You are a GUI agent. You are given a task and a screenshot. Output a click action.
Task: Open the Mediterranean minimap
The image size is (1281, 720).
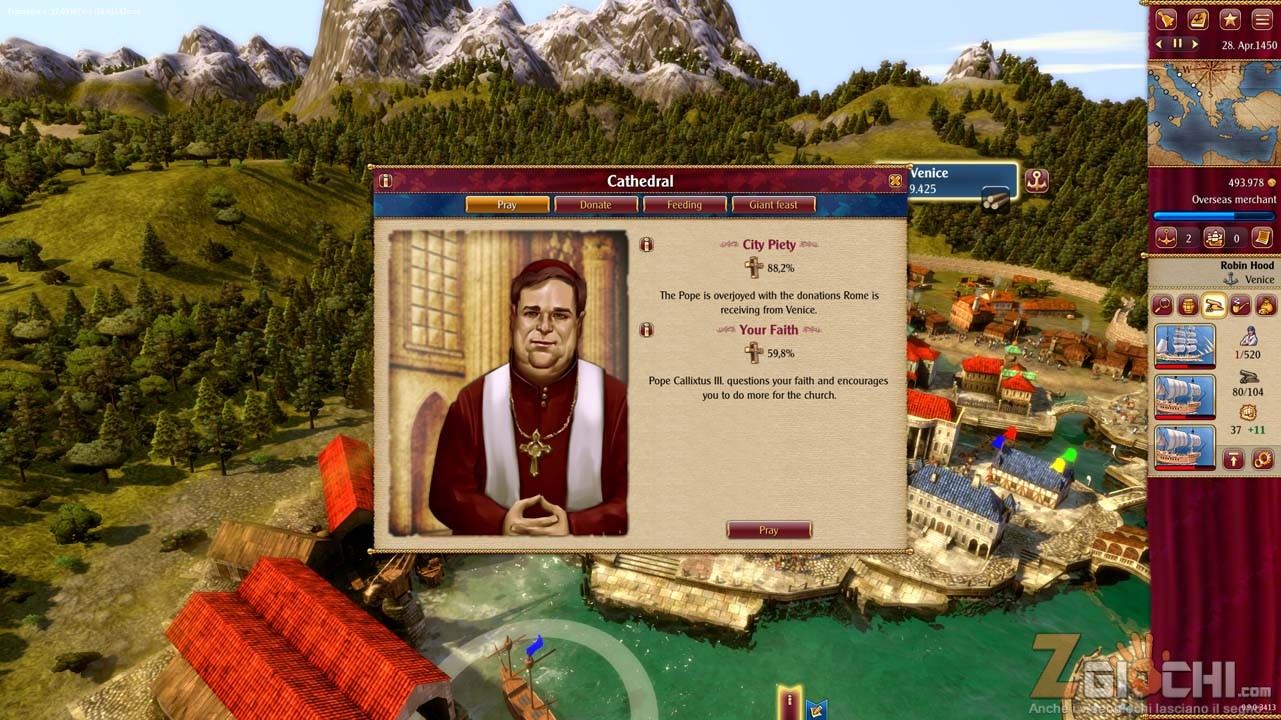pos(1212,113)
